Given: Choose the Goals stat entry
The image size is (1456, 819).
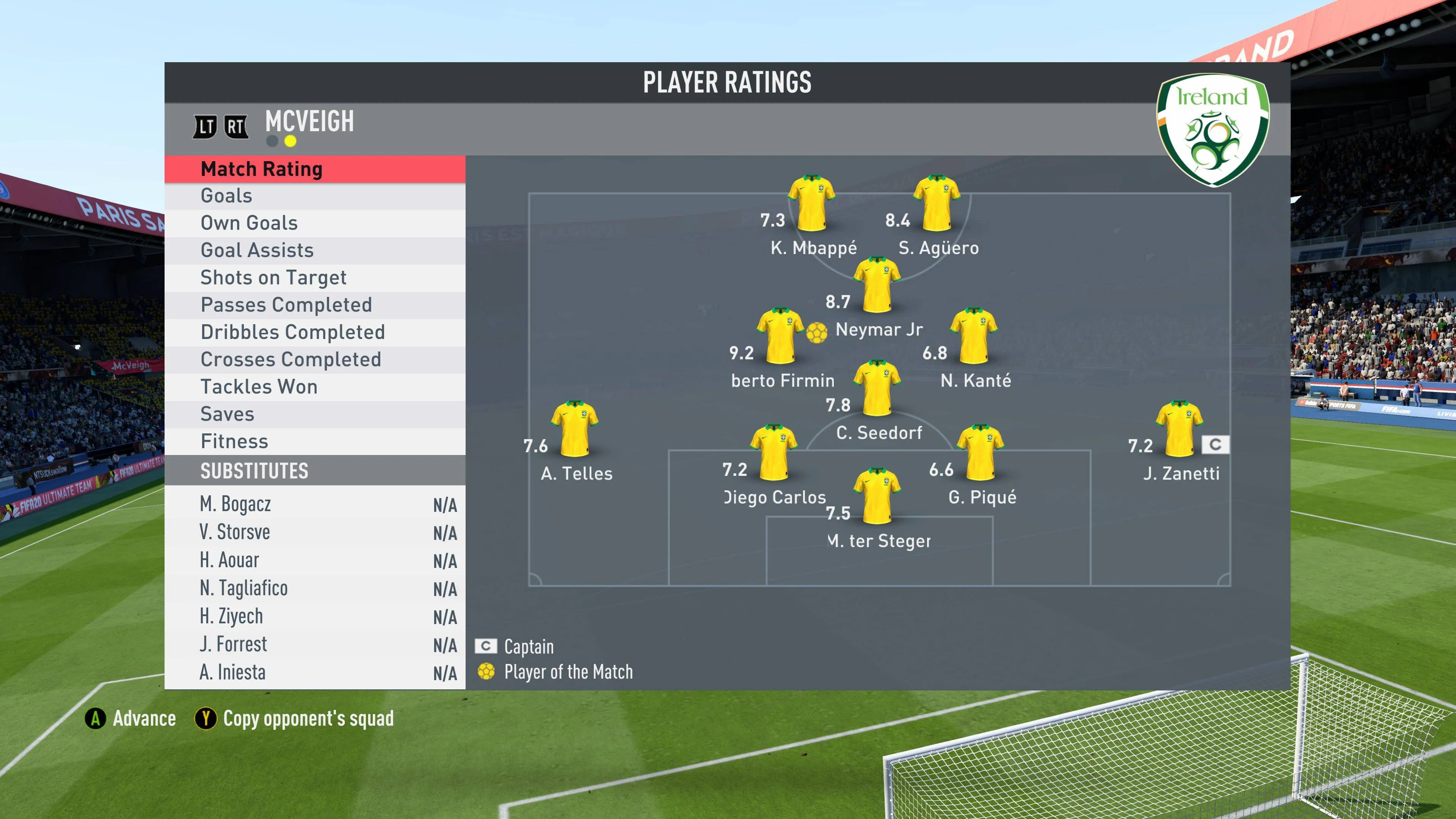Looking at the screenshot, I should coord(315,196).
